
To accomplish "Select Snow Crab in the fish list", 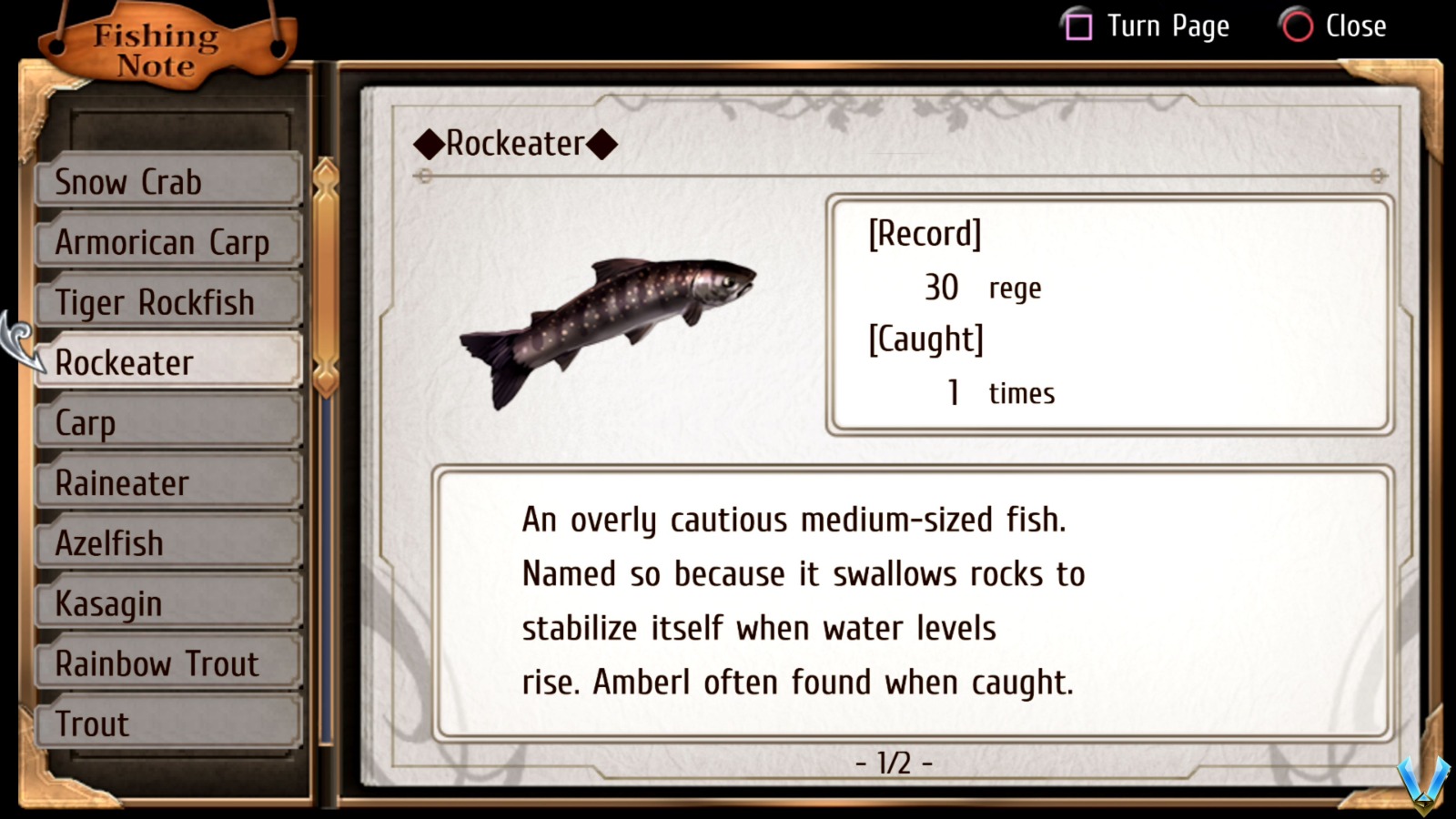I will click(x=167, y=181).
